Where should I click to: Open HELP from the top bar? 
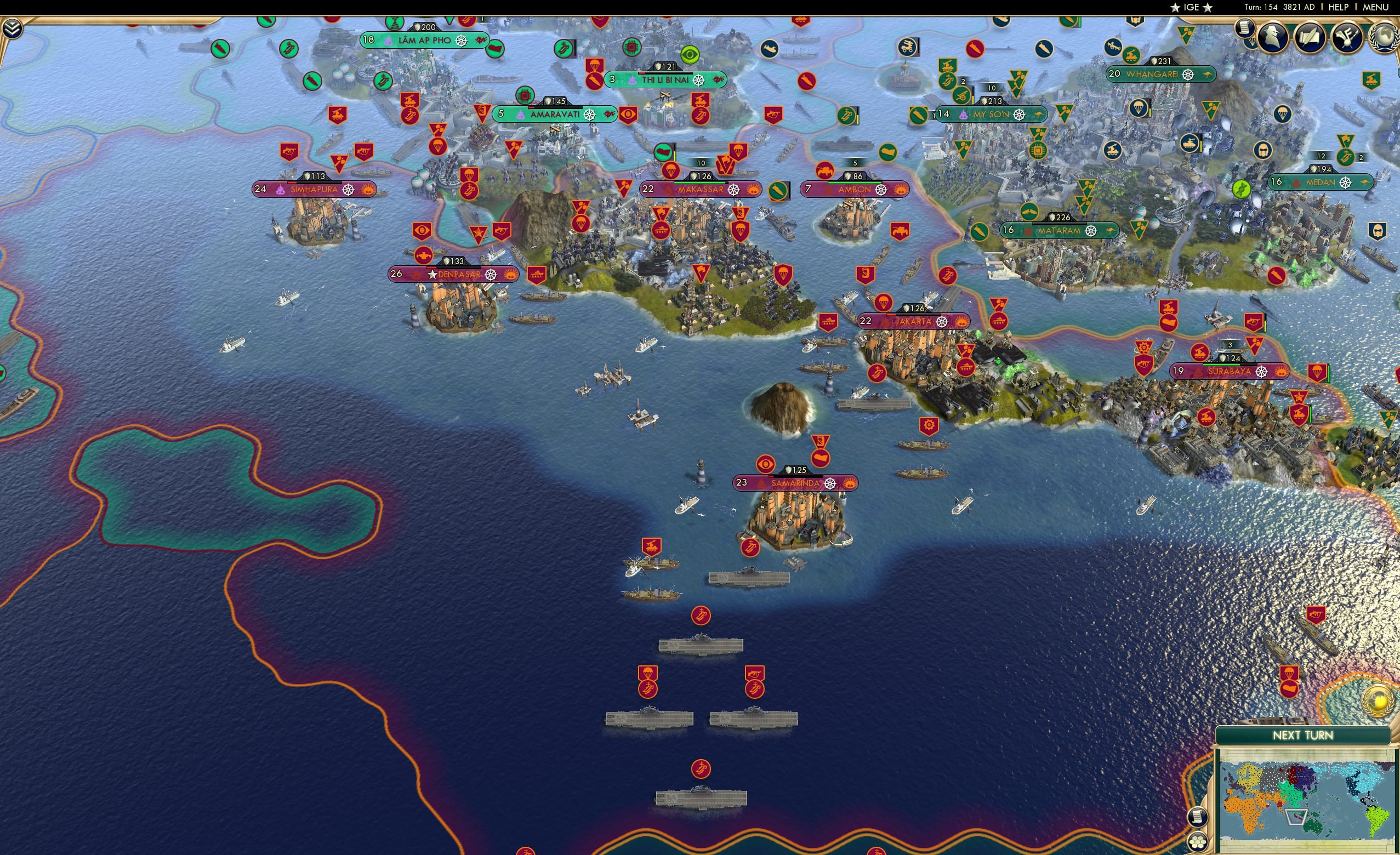tap(1339, 7)
